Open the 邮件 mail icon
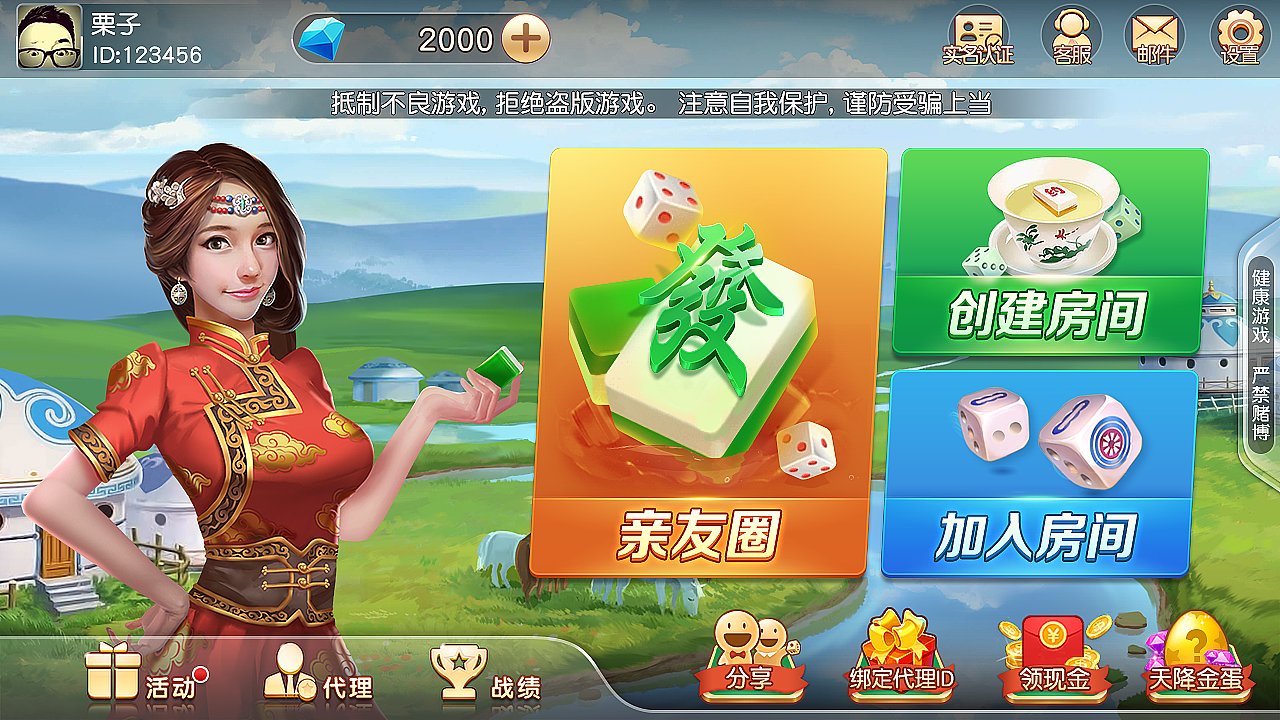This screenshot has height=720, width=1280. [1153, 37]
